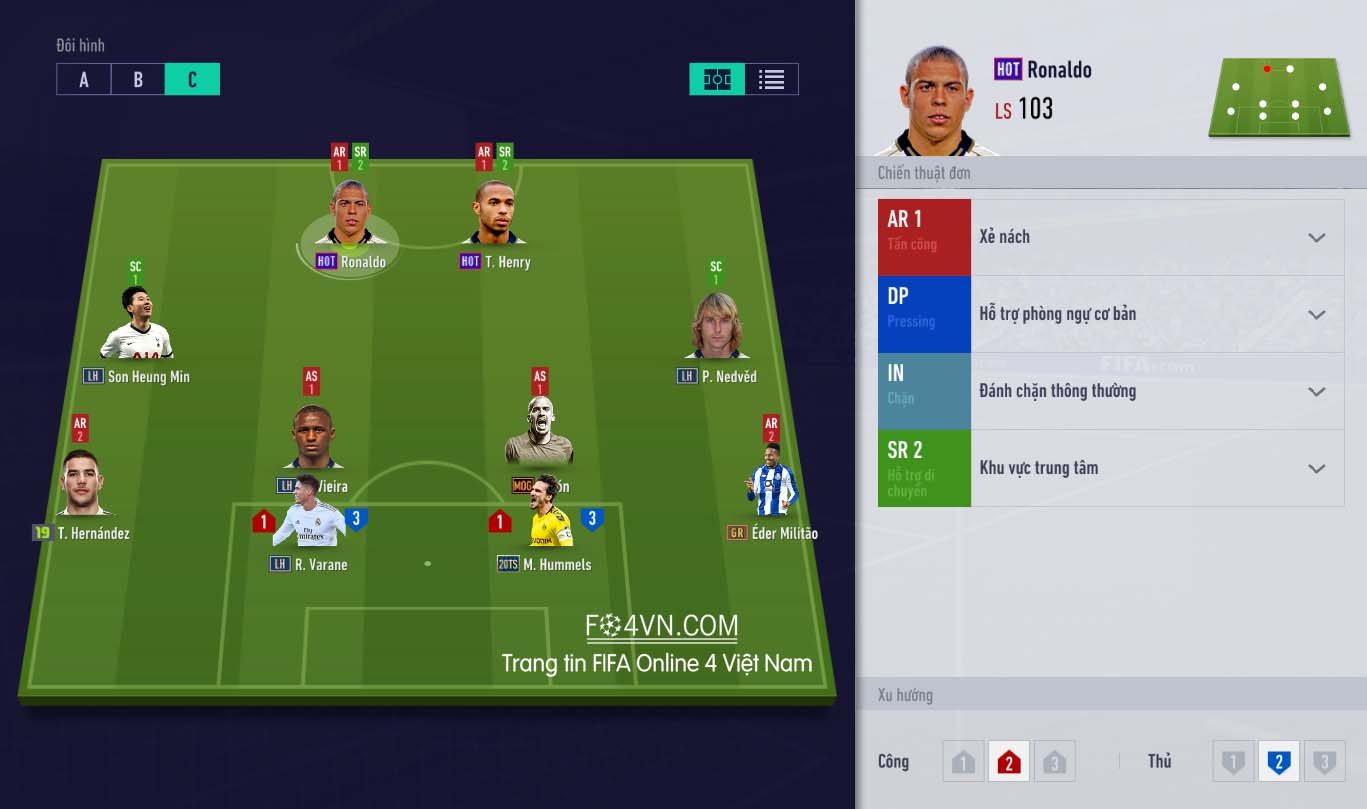Image resolution: width=1367 pixels, height=809 pixels.
Task: Choose Éder Militão on the pitch
Action: point(771,483)
